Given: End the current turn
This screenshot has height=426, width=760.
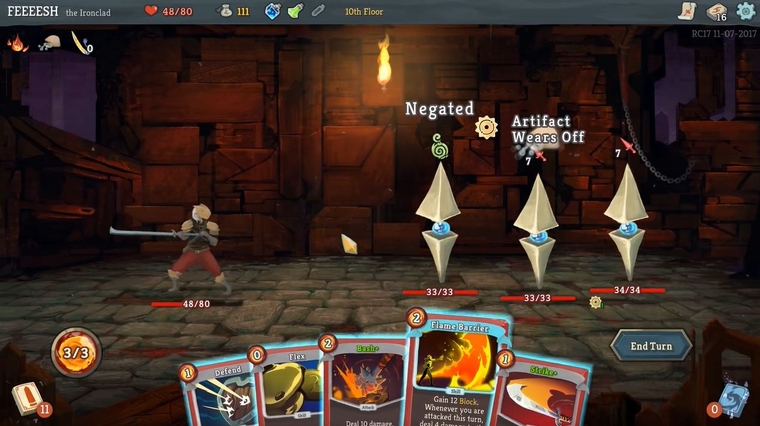Looking at the screenshot, I should (x=651, y=346).
